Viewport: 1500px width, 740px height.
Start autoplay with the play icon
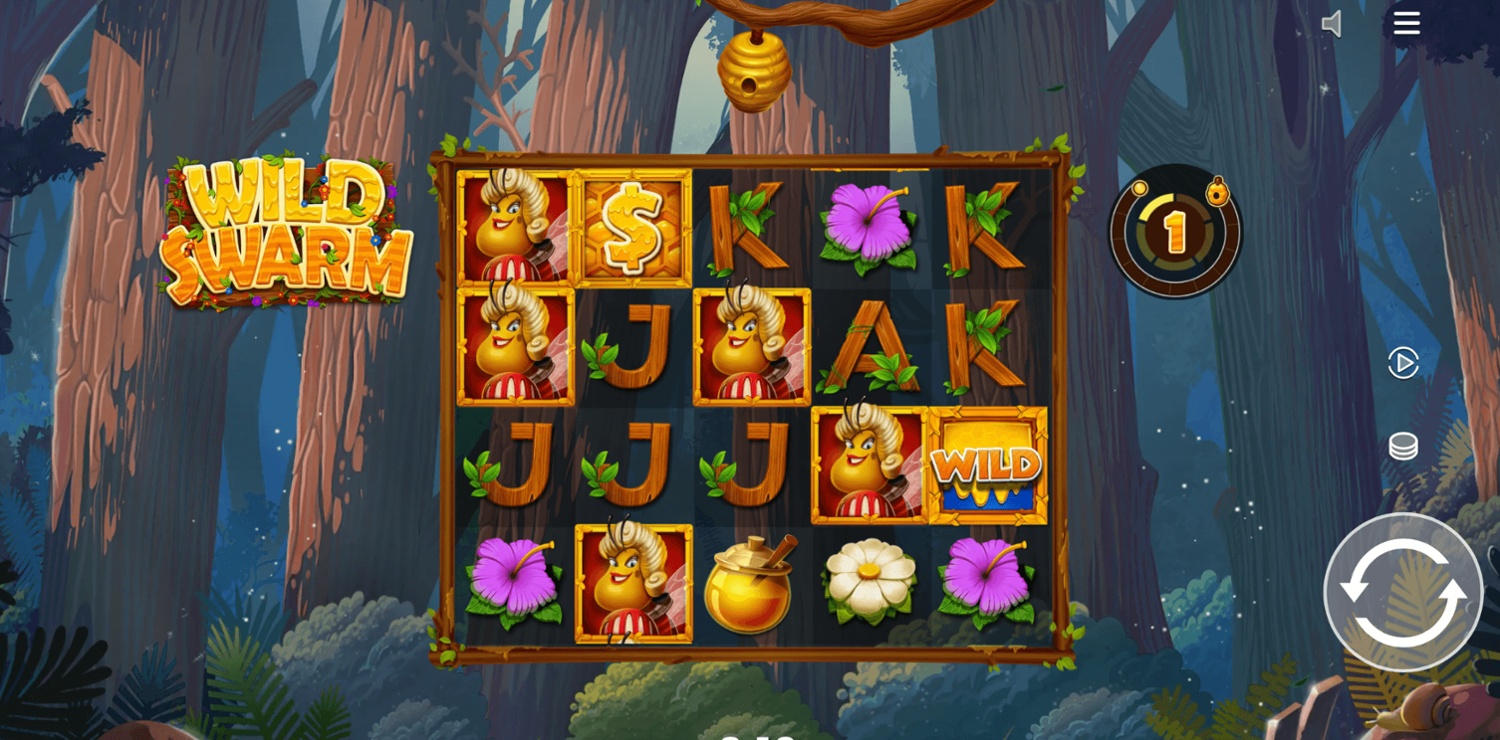pos(1403,363)
